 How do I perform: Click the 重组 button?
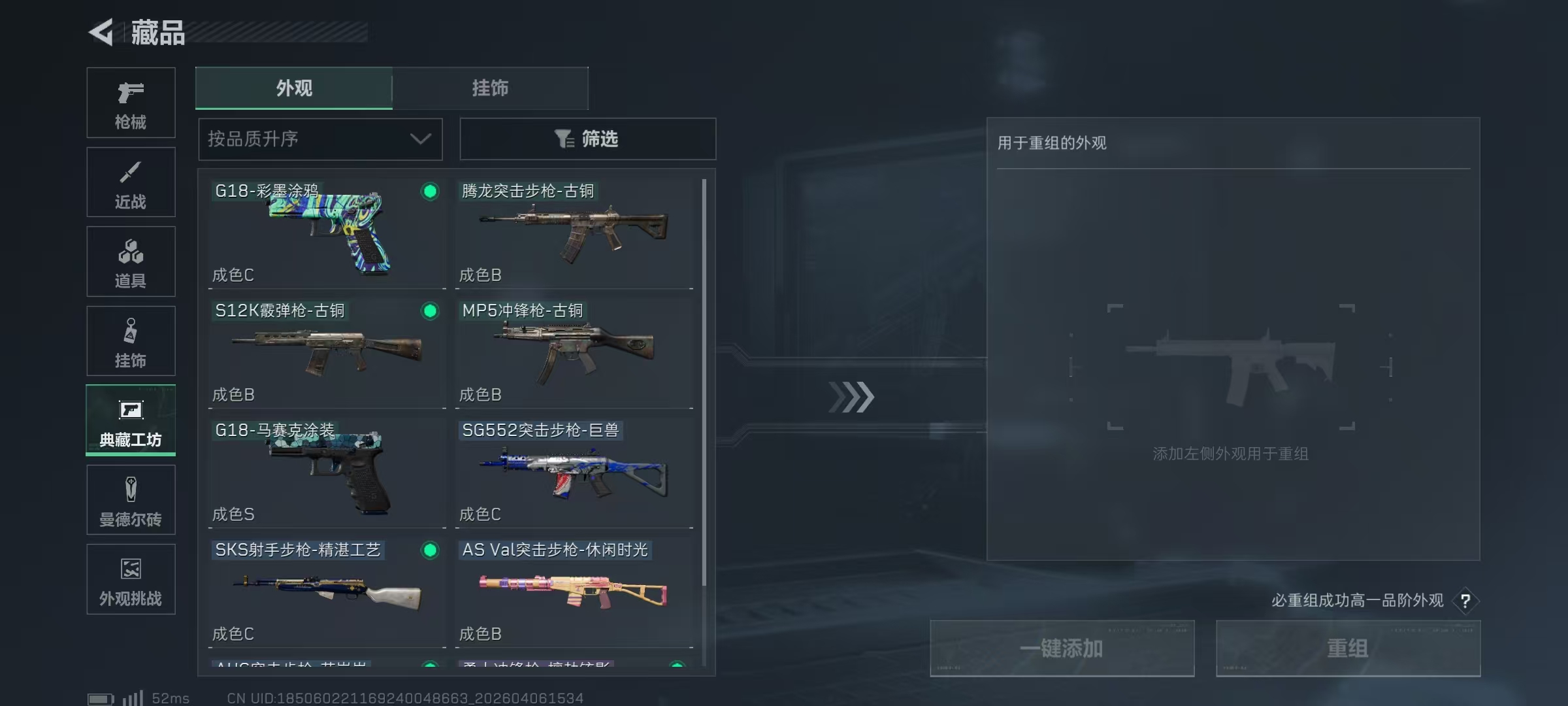point(1348,648)
